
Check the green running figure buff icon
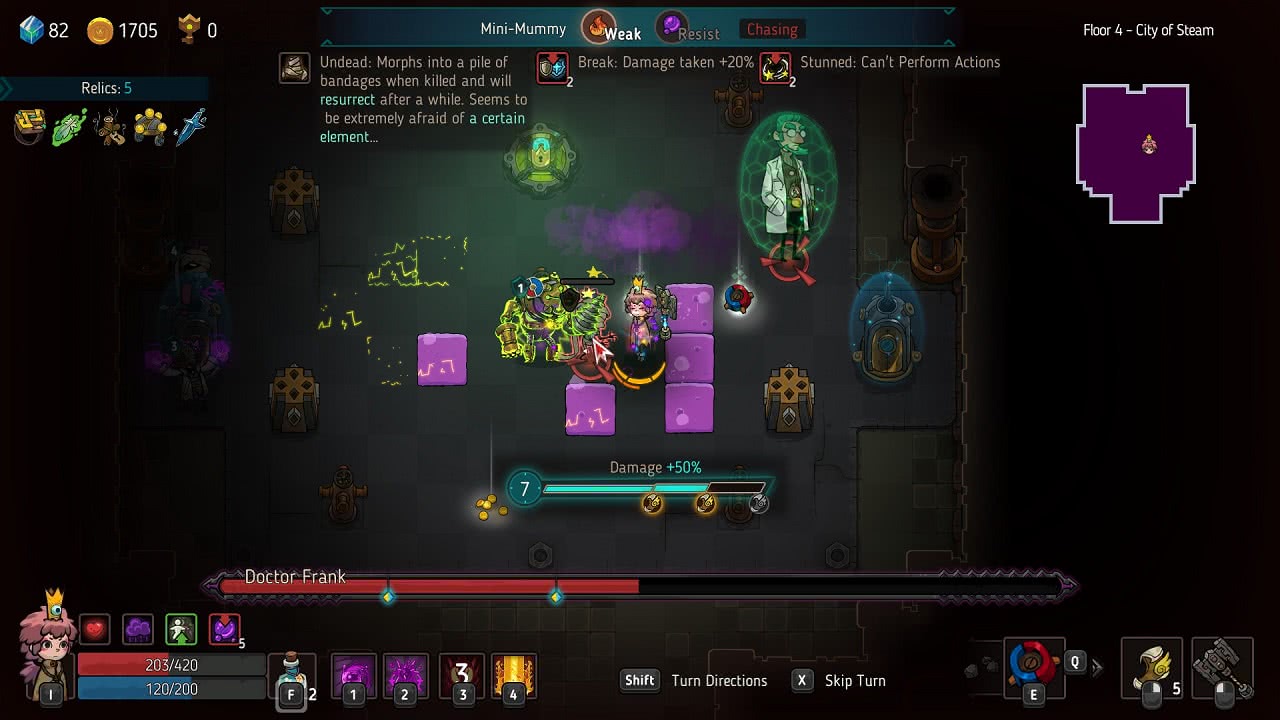[181, 629]
